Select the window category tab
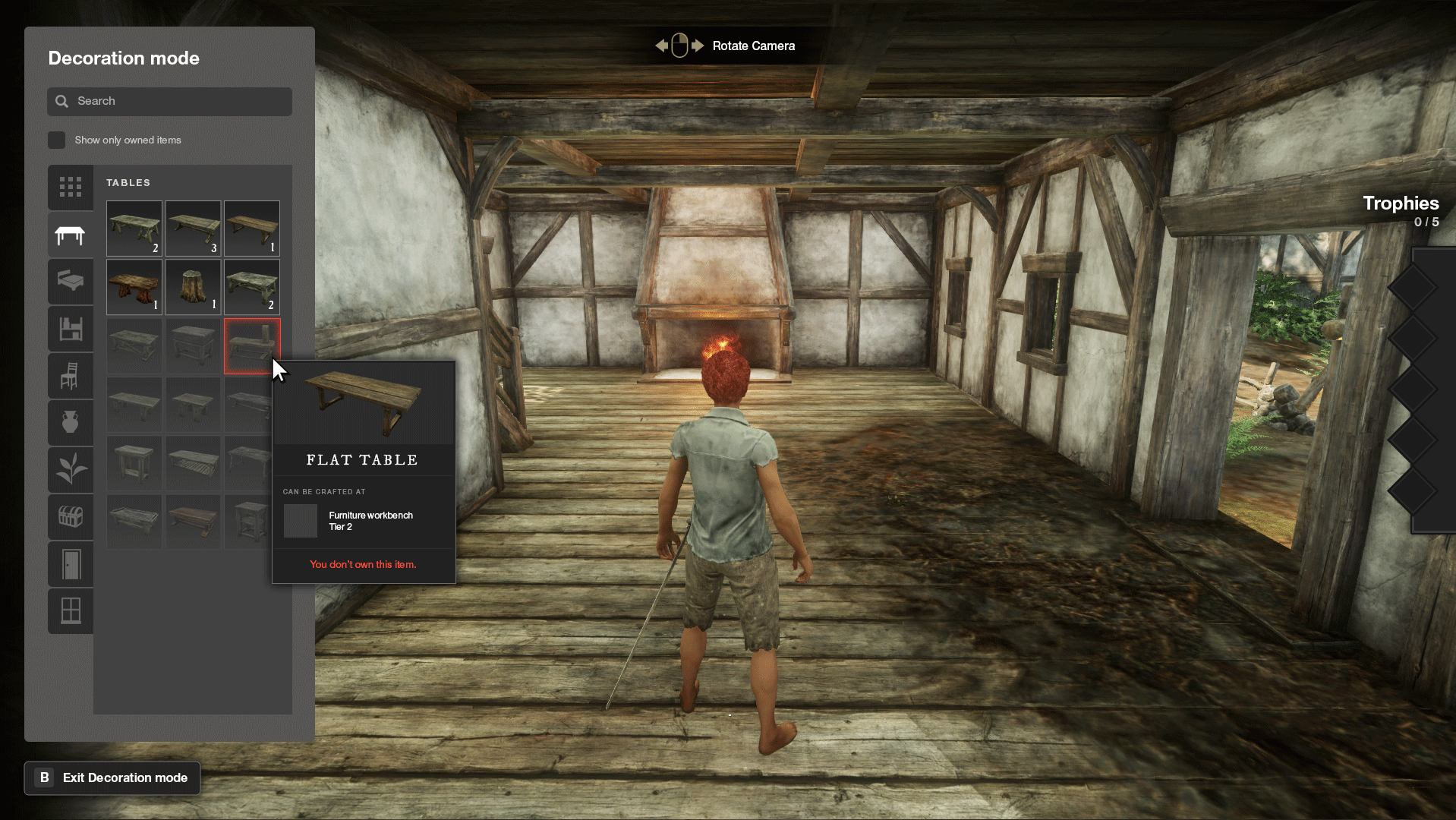Viewport: 1456px width, 820px height. (x=71, y=610)
